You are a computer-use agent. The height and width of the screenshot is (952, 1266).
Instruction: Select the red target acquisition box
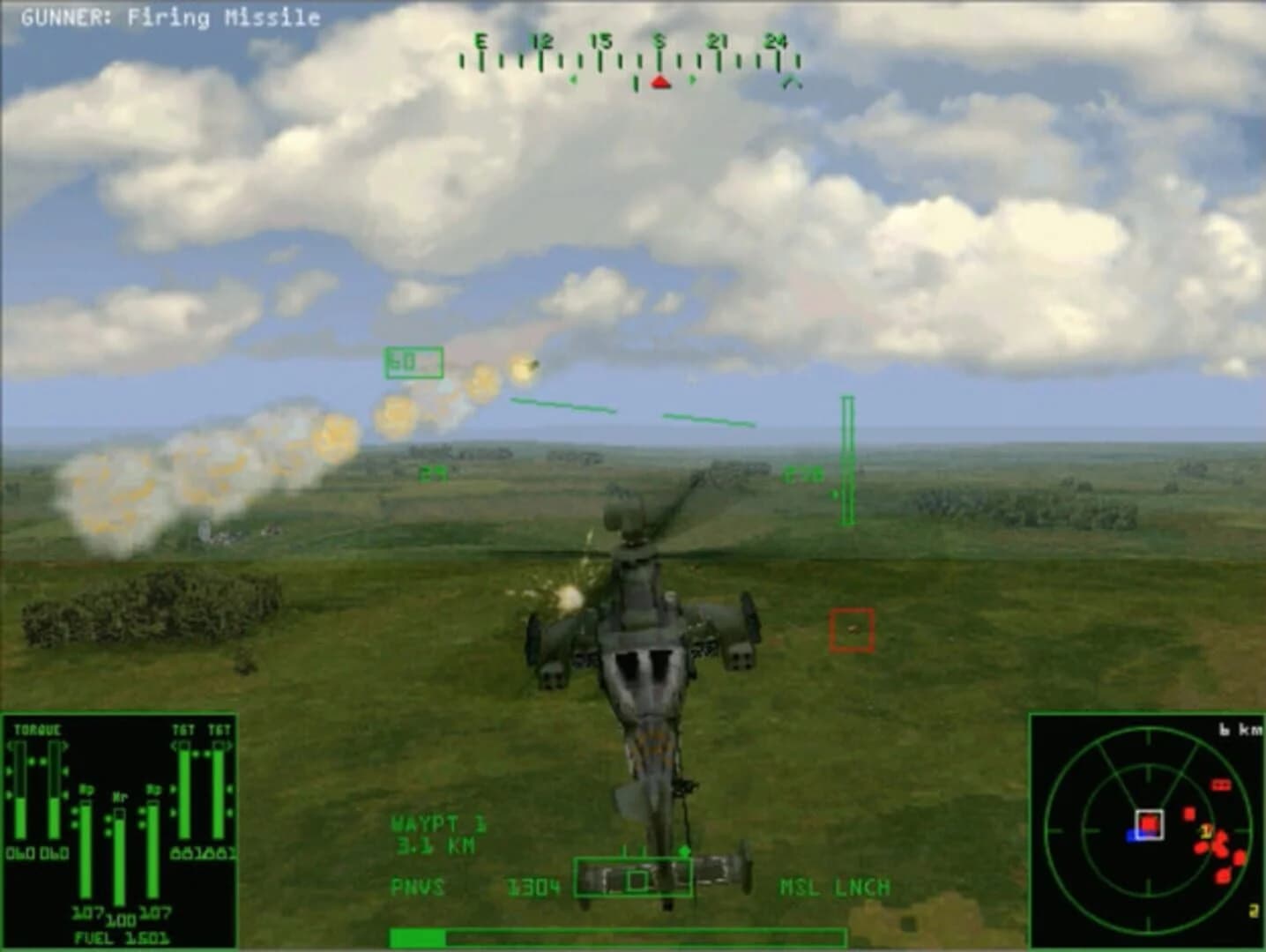(850, 629)
